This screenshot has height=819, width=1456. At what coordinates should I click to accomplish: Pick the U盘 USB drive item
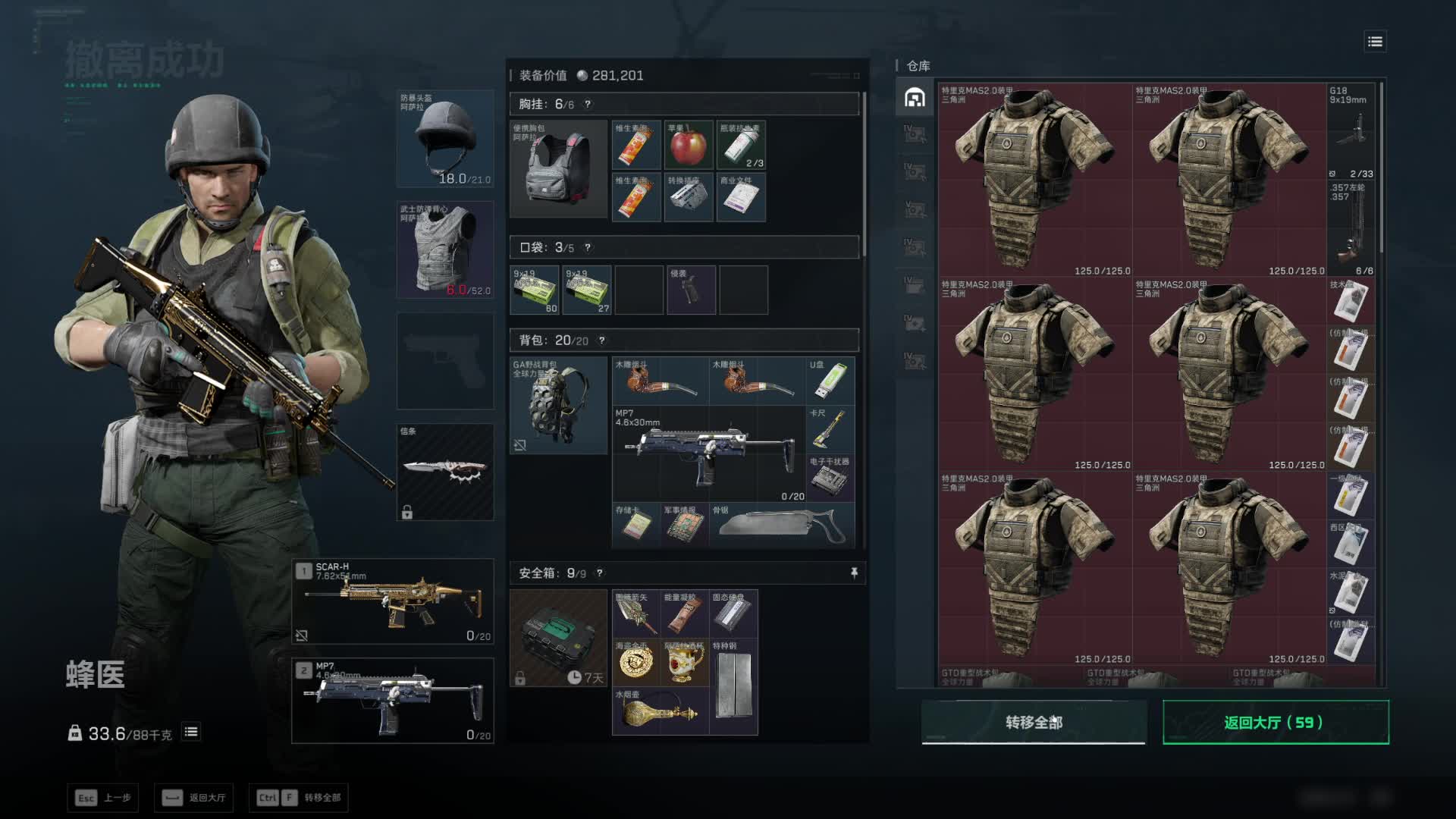tap(830, 381)
